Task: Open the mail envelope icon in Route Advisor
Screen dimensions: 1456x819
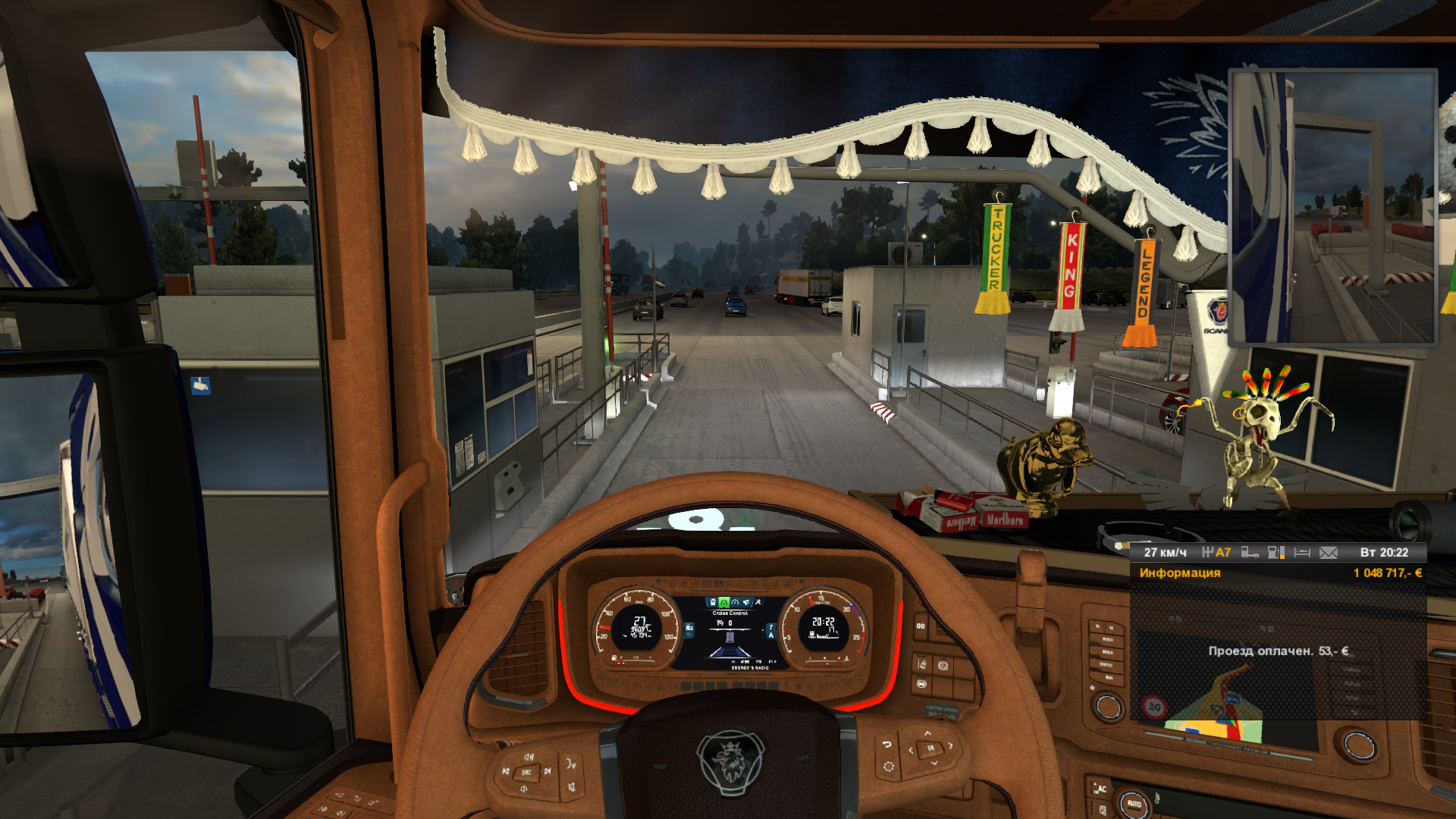Action: coord(1328,553)
